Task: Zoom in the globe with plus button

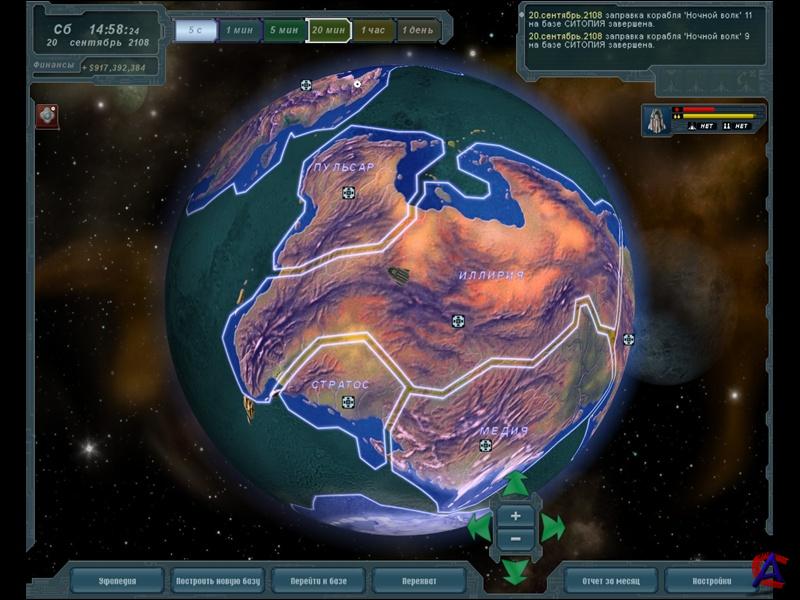Action: (x=515, y=516)
